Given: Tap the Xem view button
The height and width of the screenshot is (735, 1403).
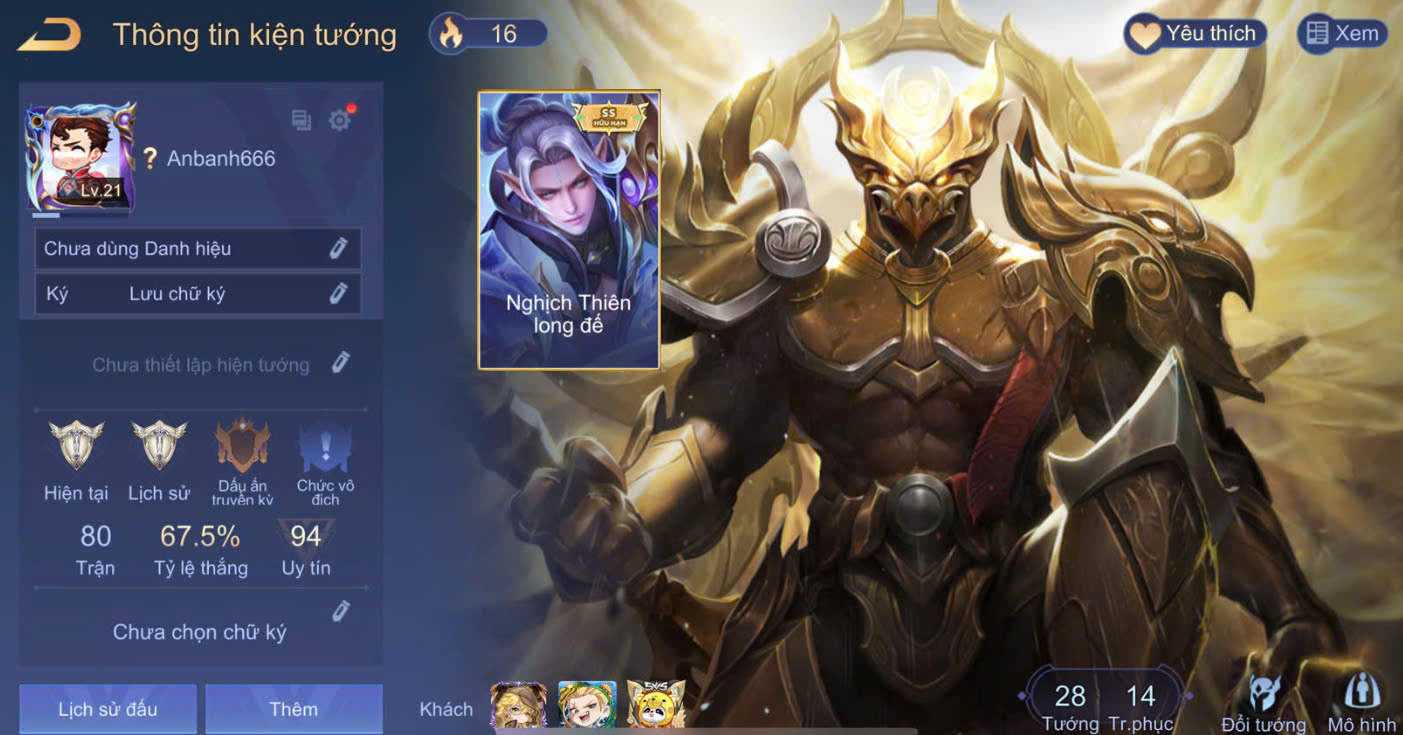Looking at the screenshot, I should [x=1342, y=34].
